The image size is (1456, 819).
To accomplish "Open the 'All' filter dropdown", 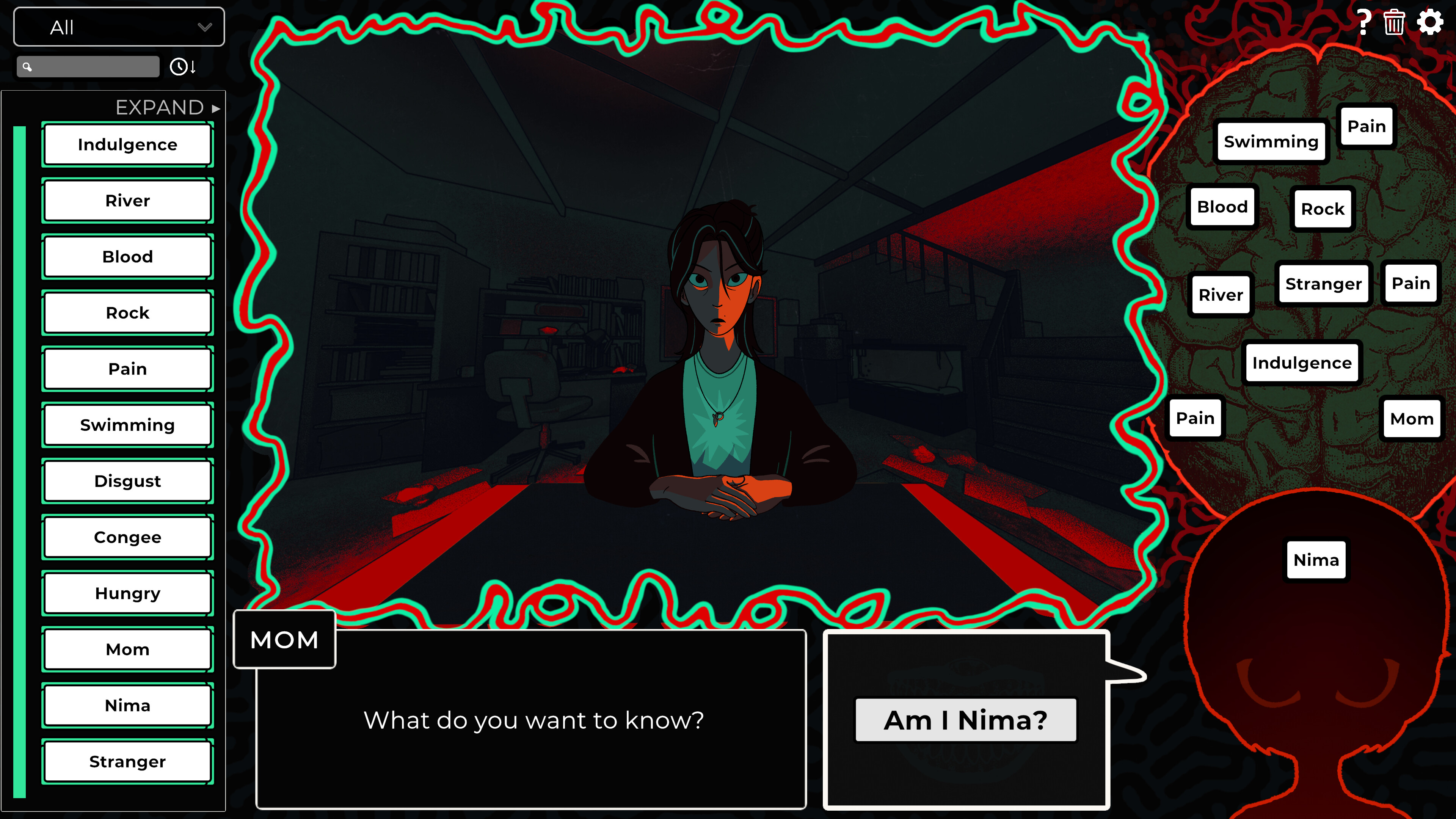I will (118, 27).
